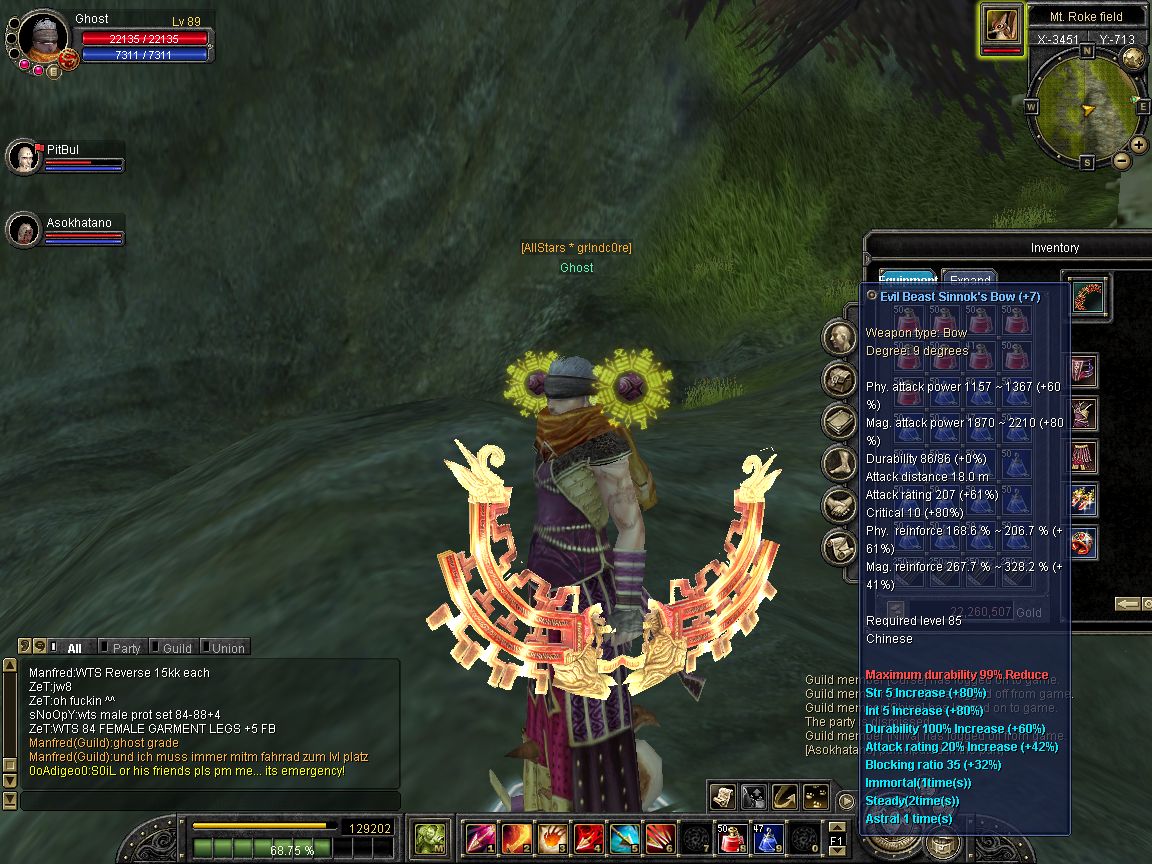Image resolution: width=1152 pixels, height=864 pixels.
Task: Select party member PitBul's portrait
Action: [23, 157]
